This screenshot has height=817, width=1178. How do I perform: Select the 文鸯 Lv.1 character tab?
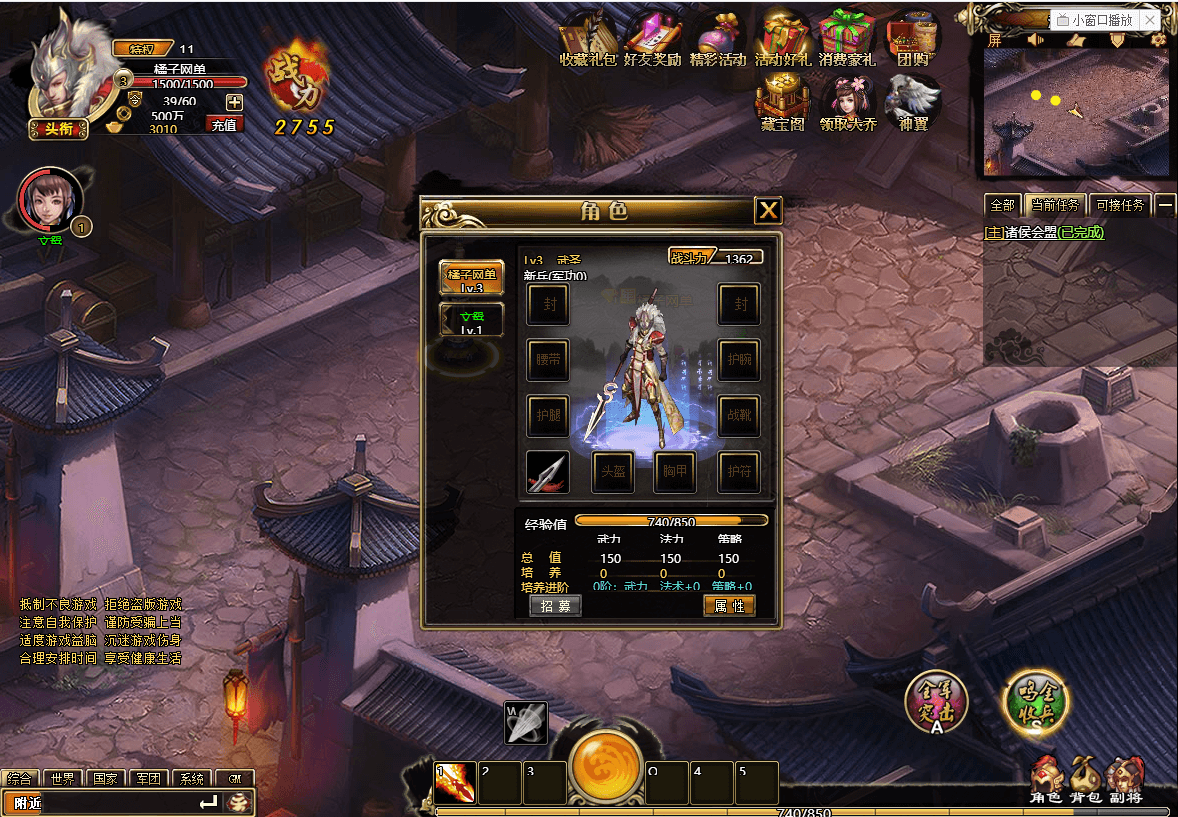pos(471,320)
